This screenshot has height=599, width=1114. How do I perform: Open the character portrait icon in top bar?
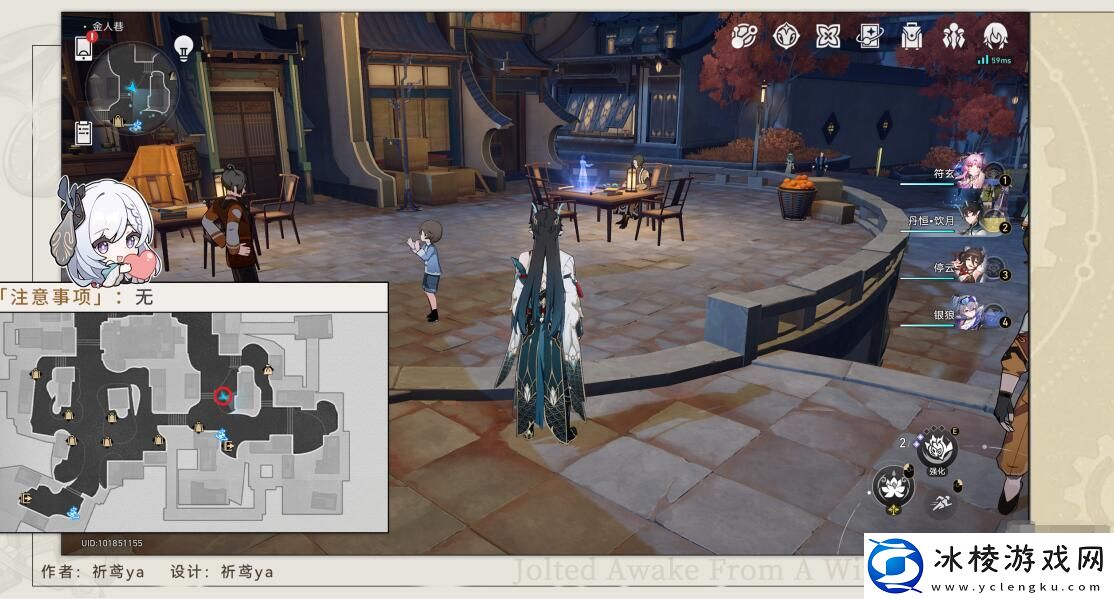pos(995,37)
